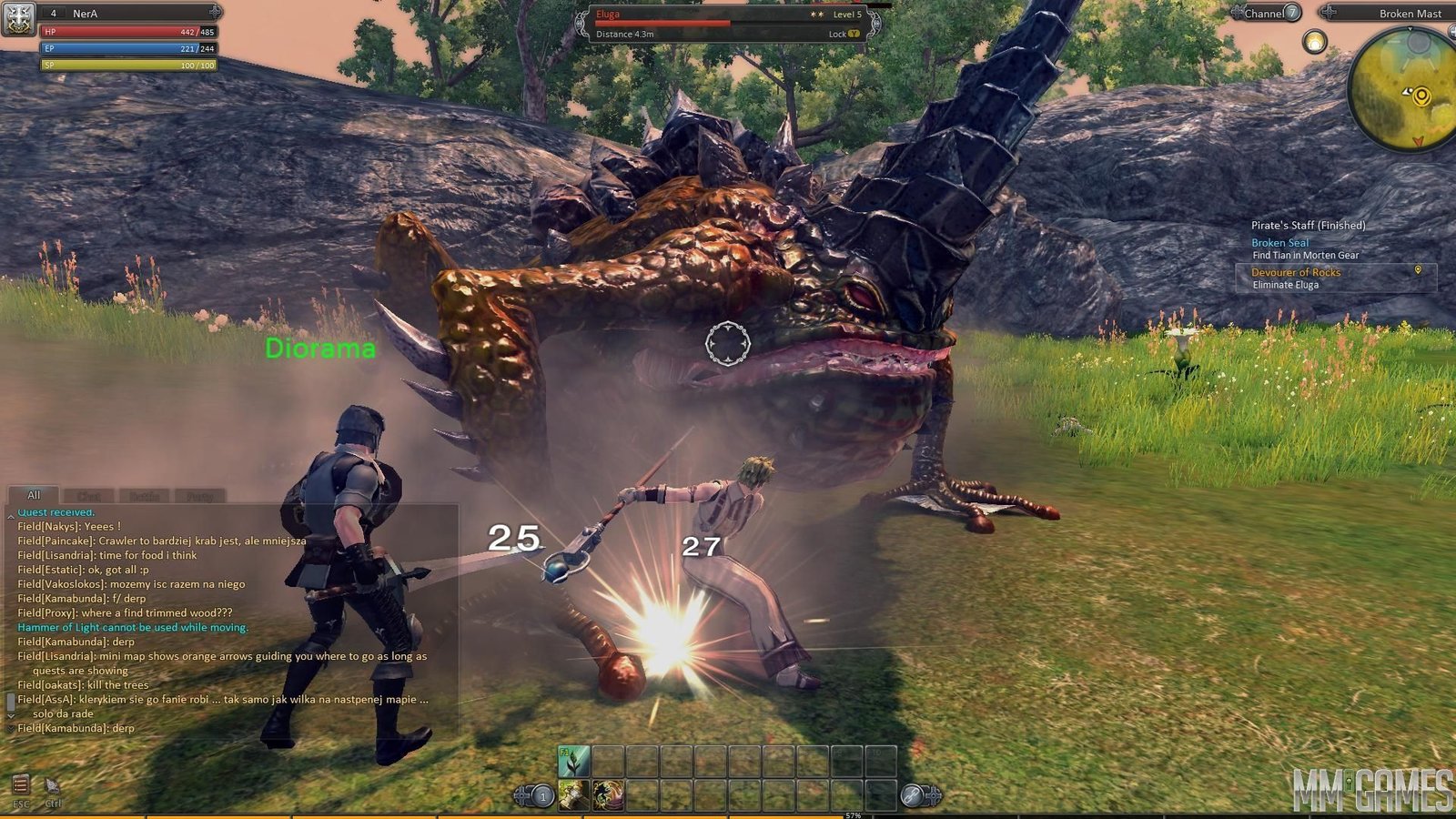Use the green leaf F1 hotbar item
Image resolution: width=1456 pixels, height=819 pixels.
click(574, 761)
